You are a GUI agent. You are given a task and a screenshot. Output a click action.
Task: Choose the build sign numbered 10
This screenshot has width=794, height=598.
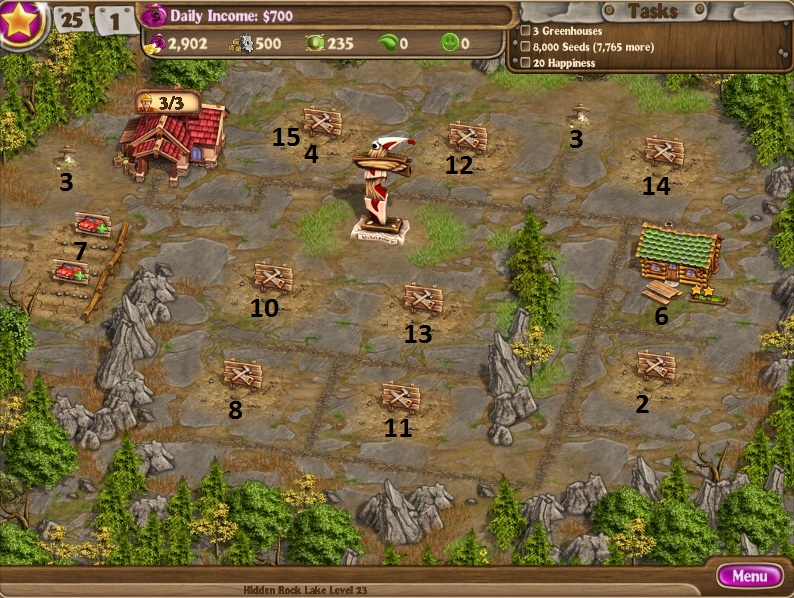pyautogui.click(x=272, y=276)
